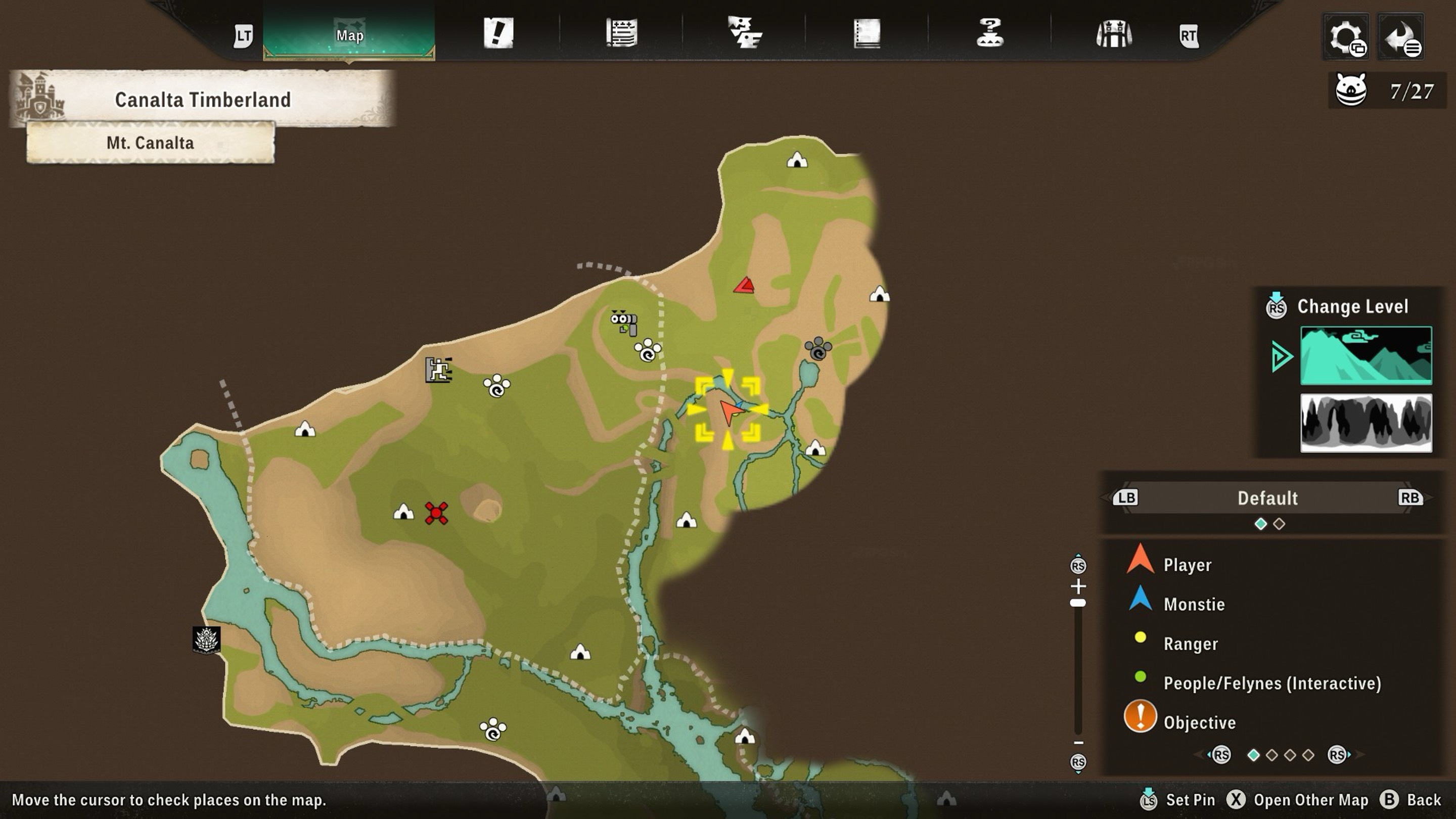
Task: Zoom in with the plus sign
Action: click(1078, 586)
